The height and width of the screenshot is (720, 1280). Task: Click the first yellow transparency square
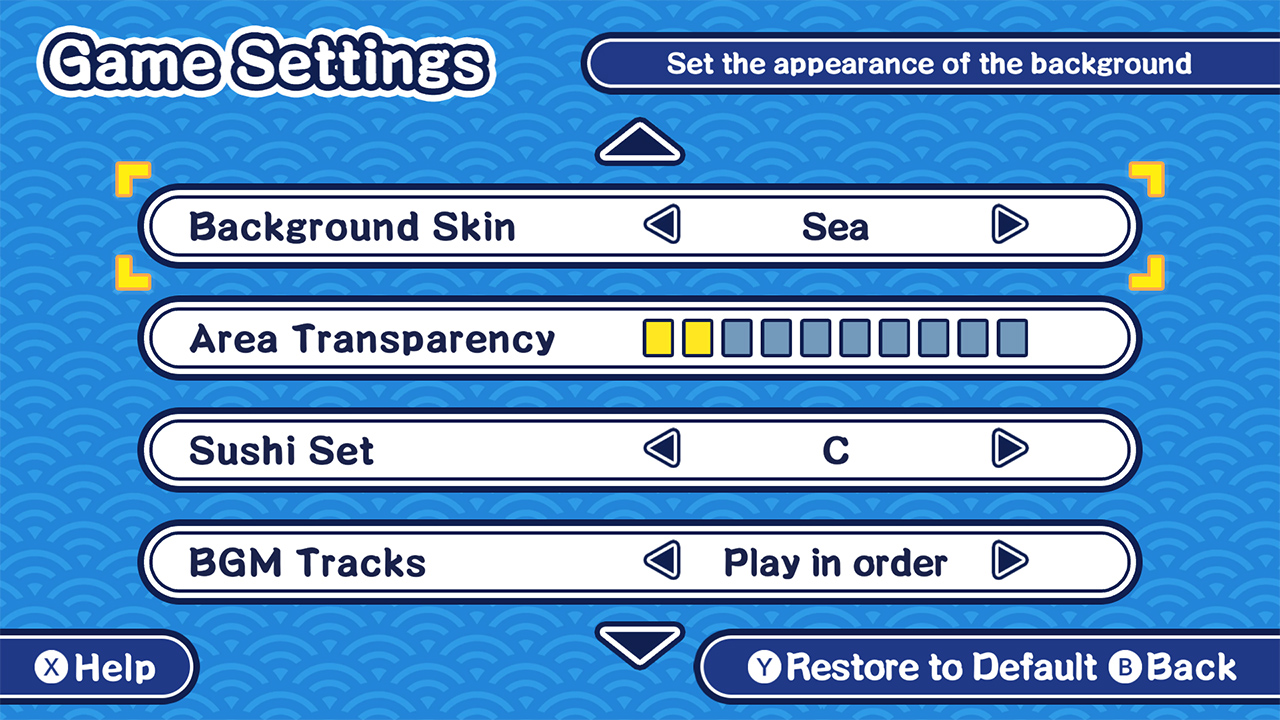point(659,338)
